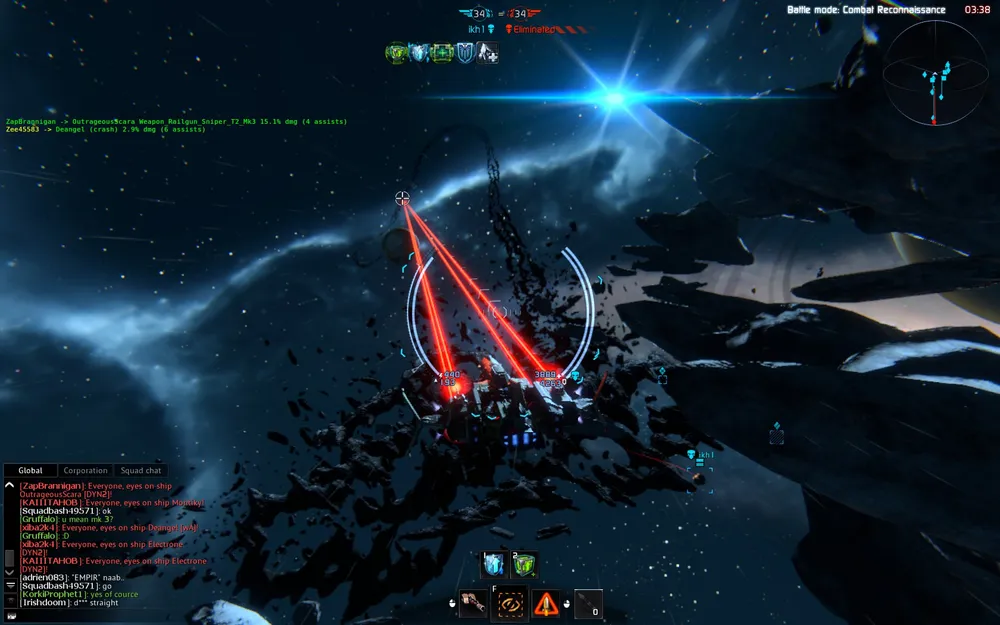Trigger the orange eye special module
The width and height of the screenshot is (1000, 625).
pos(512,604)
